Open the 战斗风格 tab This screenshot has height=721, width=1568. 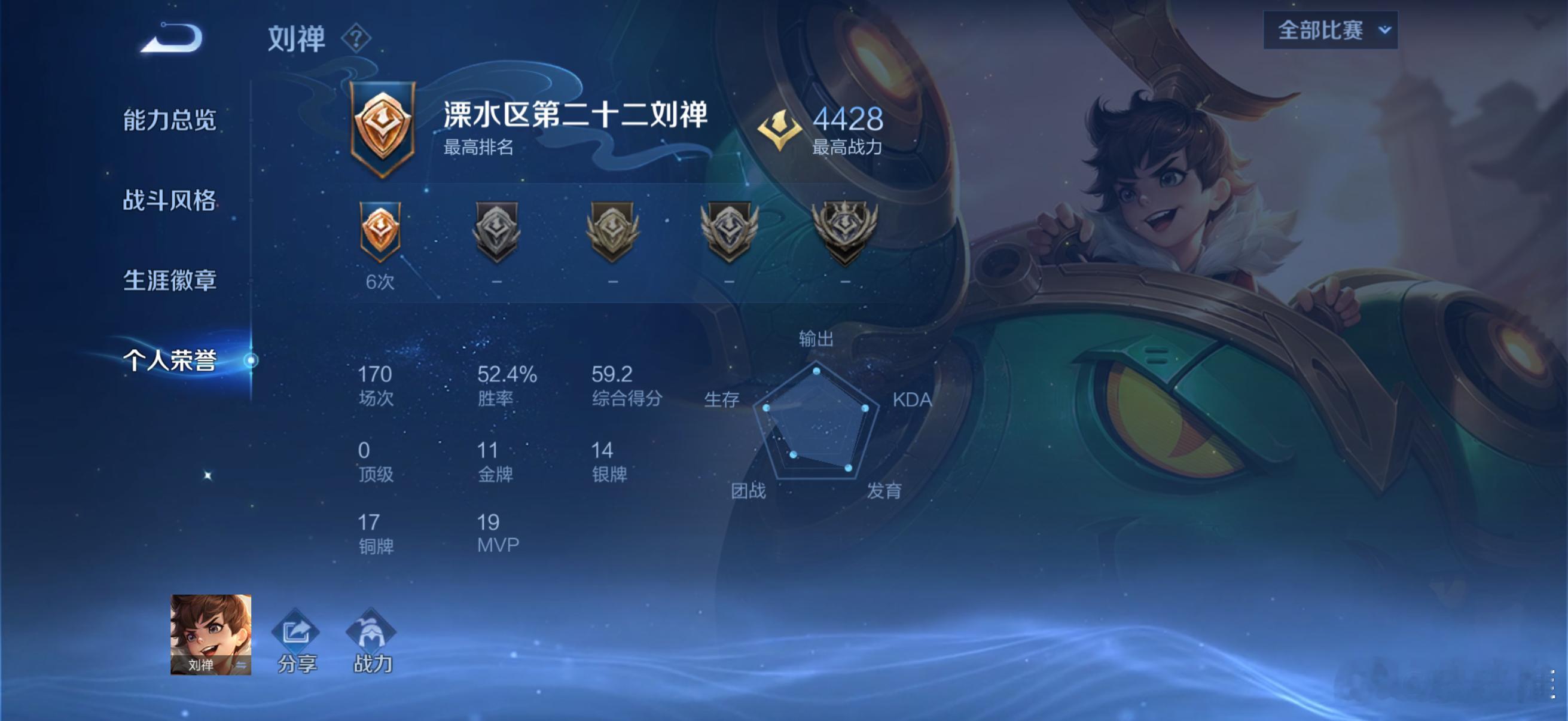click(171, 201)
